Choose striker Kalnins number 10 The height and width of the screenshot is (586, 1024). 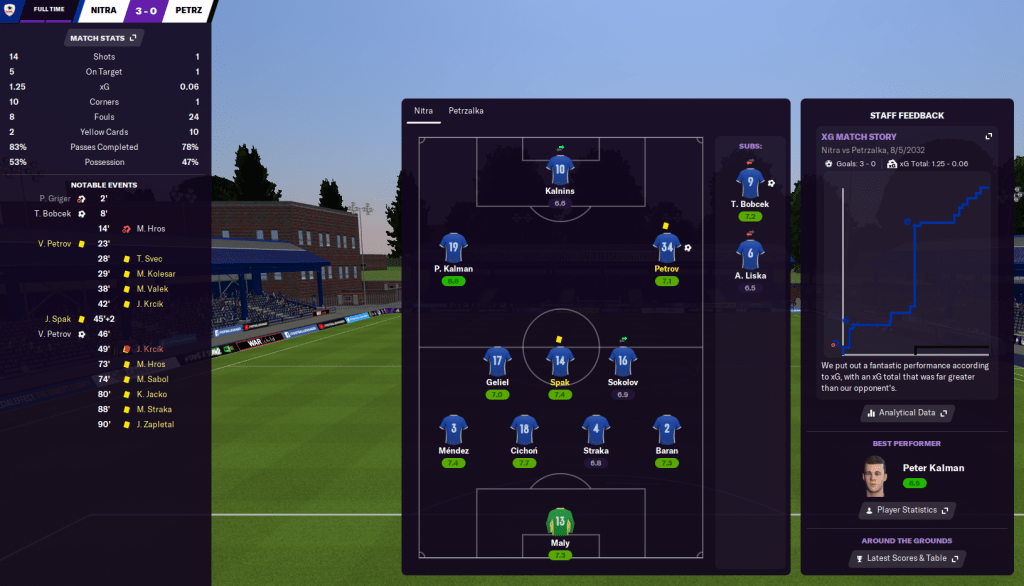(560, 170)
